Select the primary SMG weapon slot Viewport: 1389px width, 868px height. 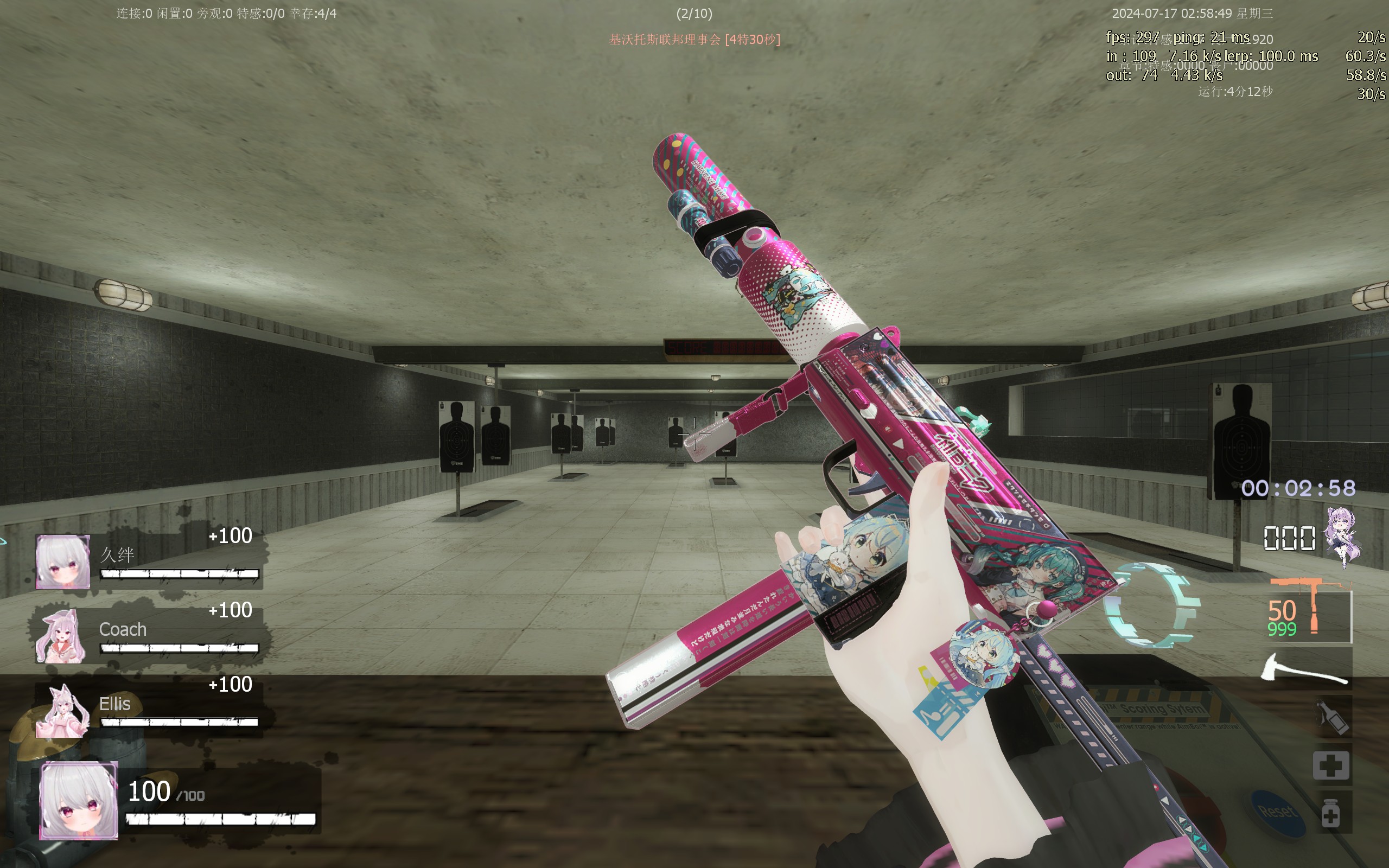1309,611
